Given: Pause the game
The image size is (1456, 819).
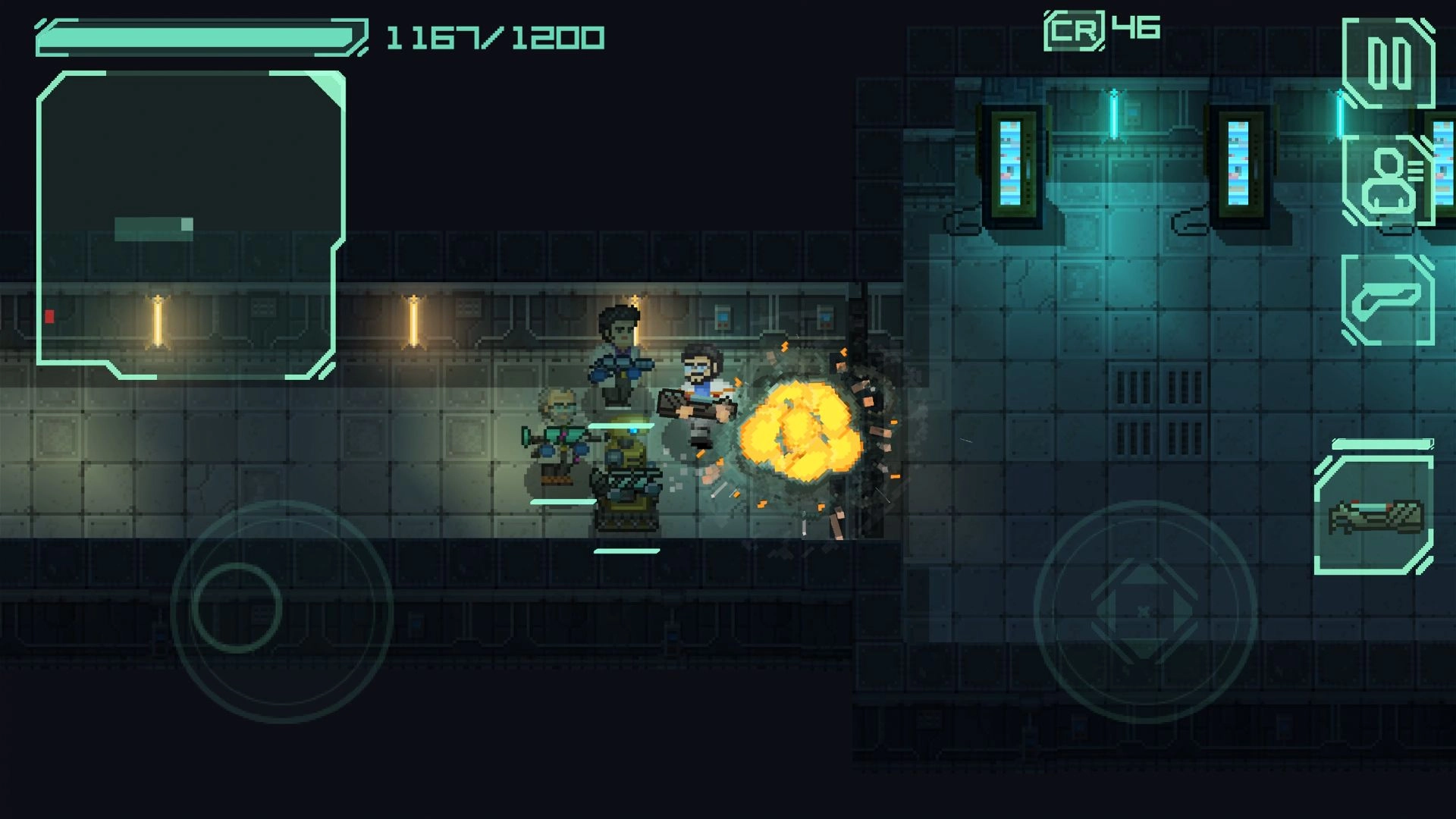Looking at the screenshot, I should 1389,63.
